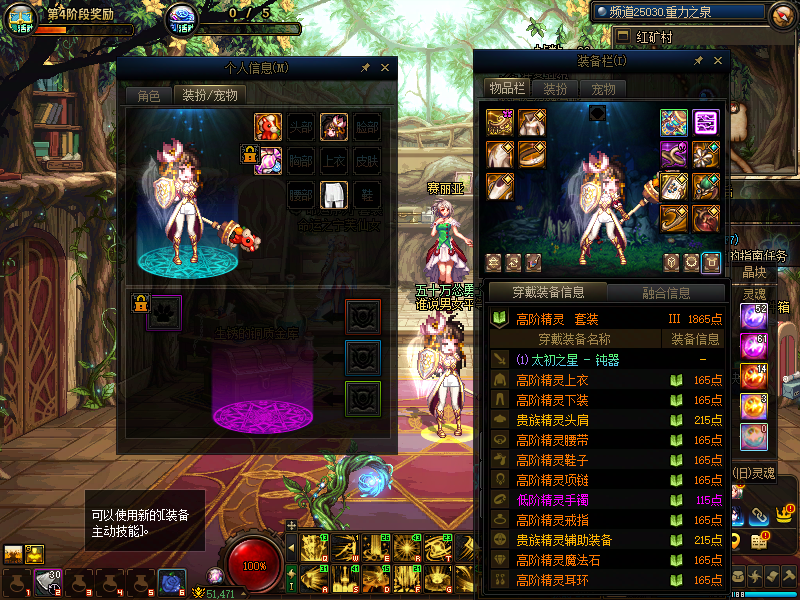Switch to the 角色 tab
The height and width of the screenshot is (600, 800).
pos(148,96)
